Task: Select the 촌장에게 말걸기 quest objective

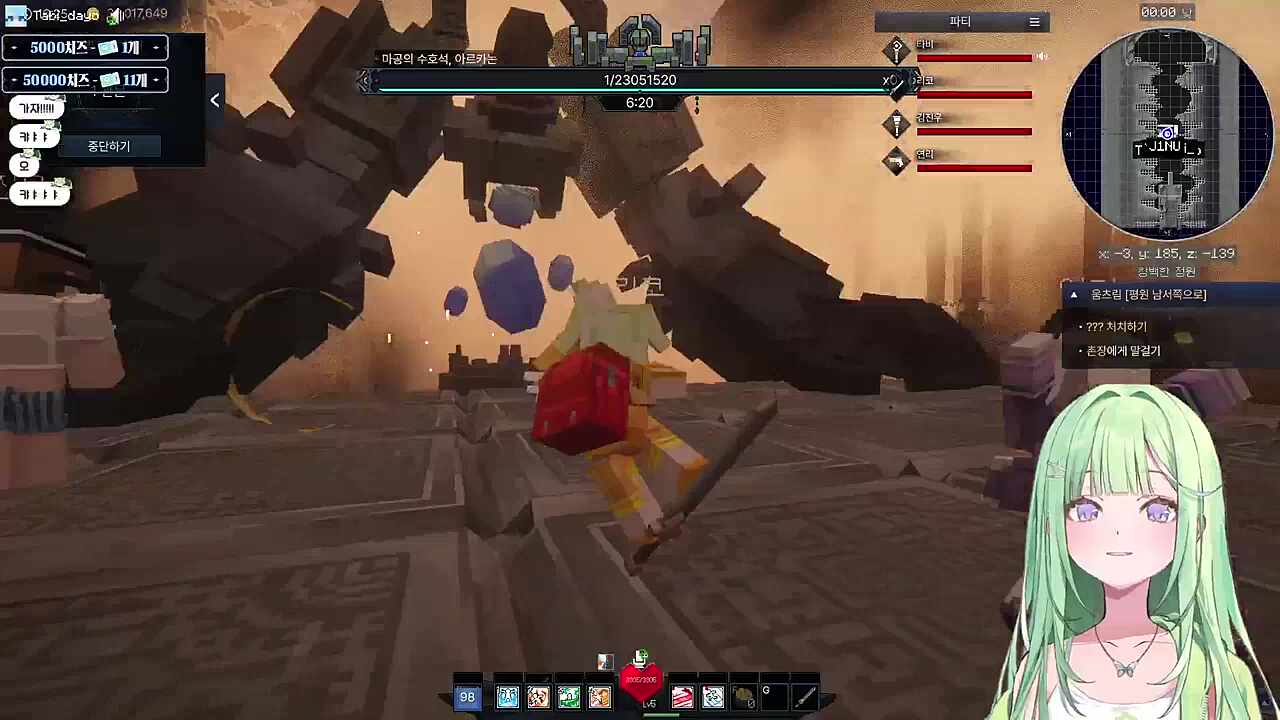Action: 1123,351
